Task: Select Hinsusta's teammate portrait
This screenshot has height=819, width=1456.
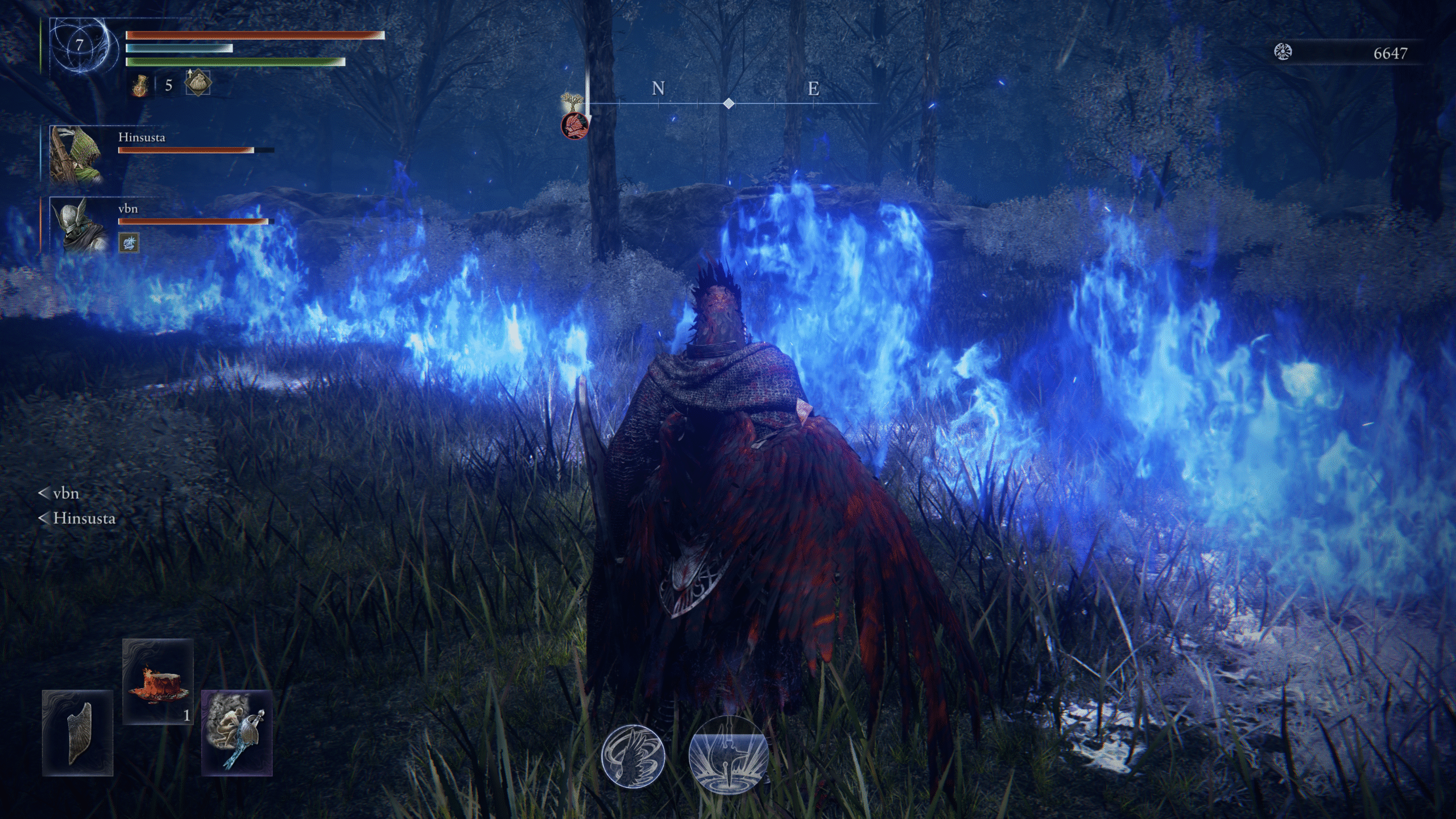Action: click(76, 154)
